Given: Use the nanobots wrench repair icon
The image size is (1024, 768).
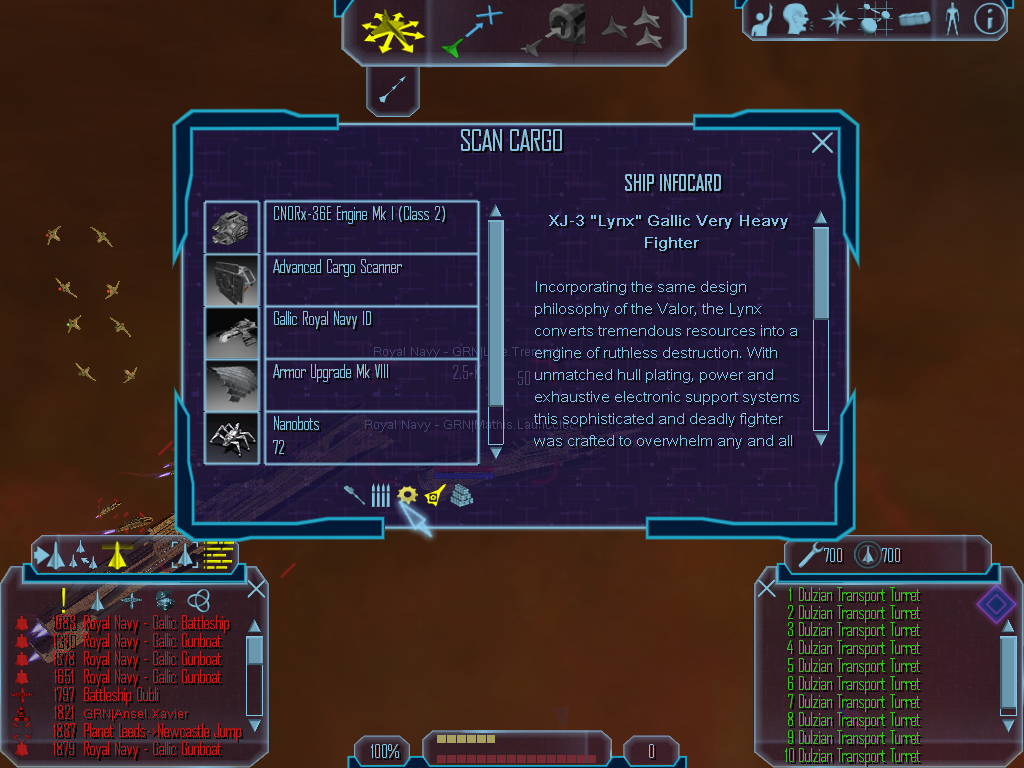Looking at the screenshot, I should point(808,554).
